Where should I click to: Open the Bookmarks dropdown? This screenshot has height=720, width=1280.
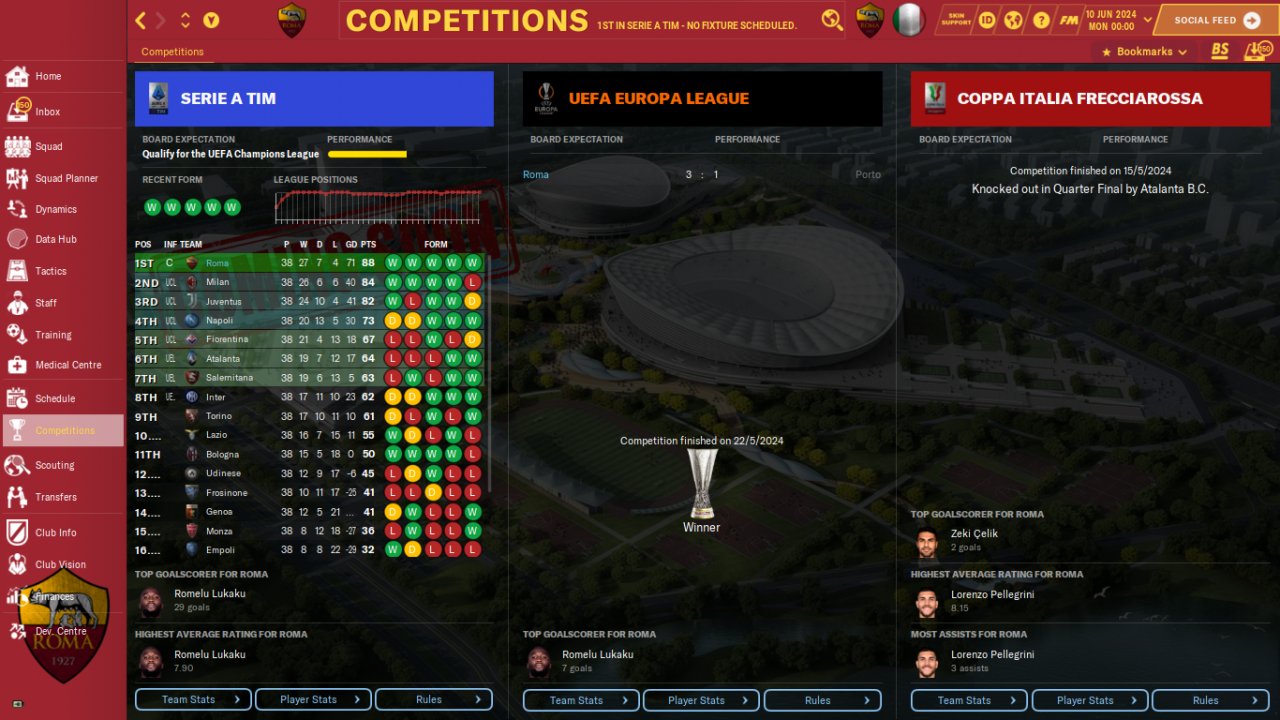[x=1144, y=52]
